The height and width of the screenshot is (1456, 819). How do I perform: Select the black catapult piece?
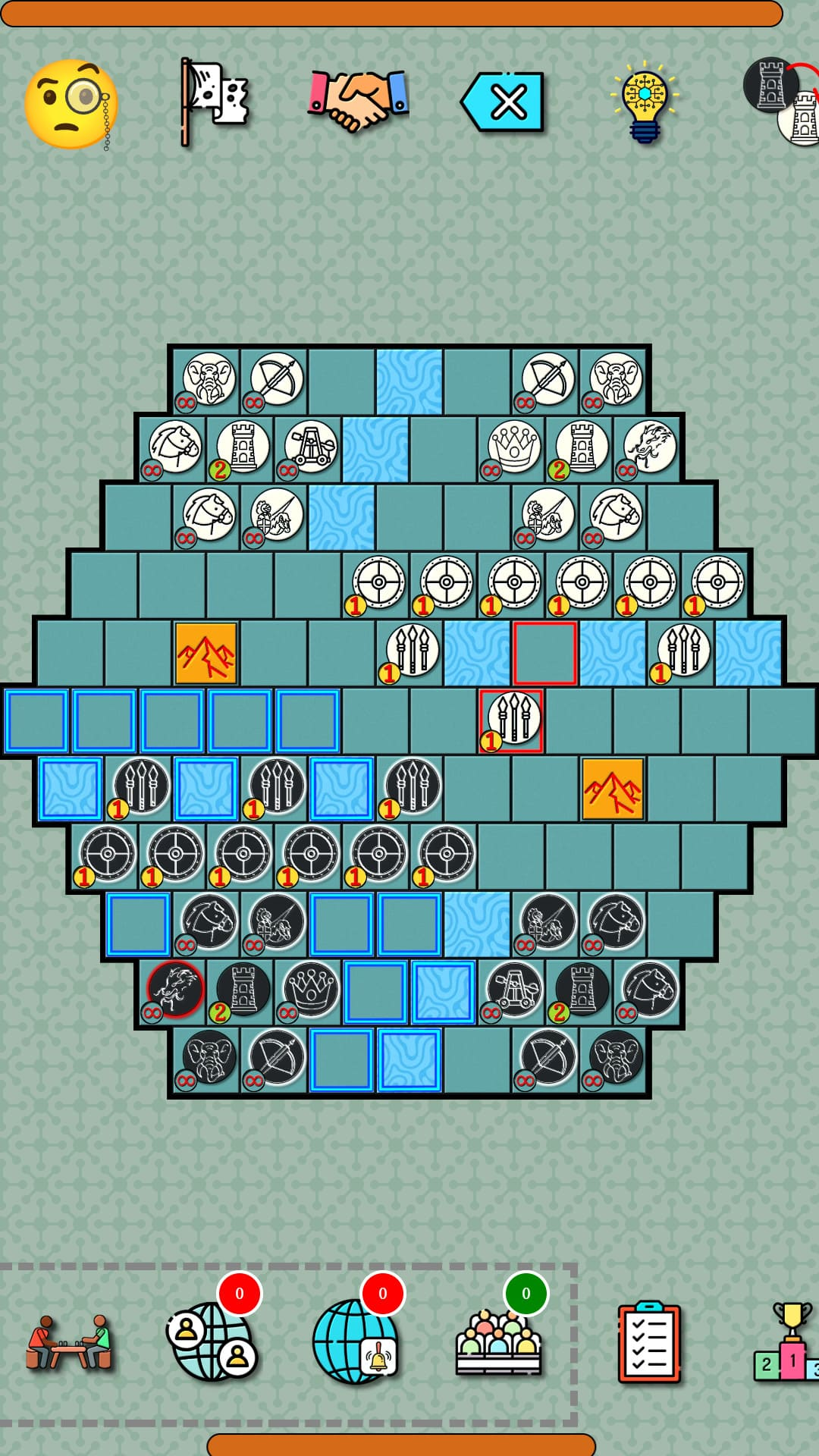tap(514, 990)
